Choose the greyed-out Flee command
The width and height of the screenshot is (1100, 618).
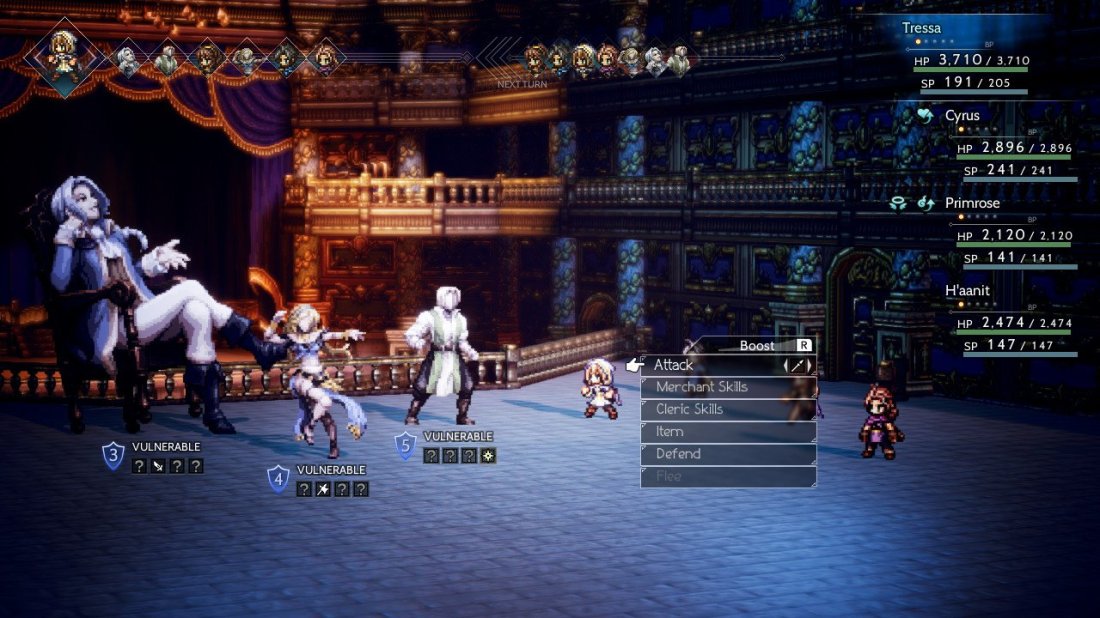(x=728, y=476)
